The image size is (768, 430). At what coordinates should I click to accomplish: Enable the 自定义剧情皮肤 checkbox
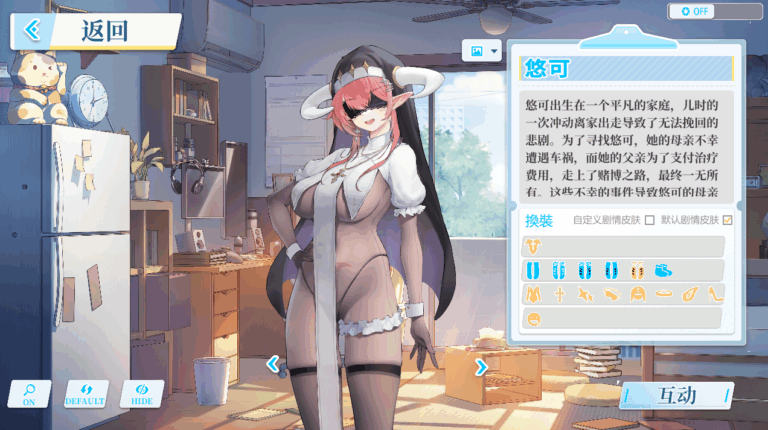[650, 220]
